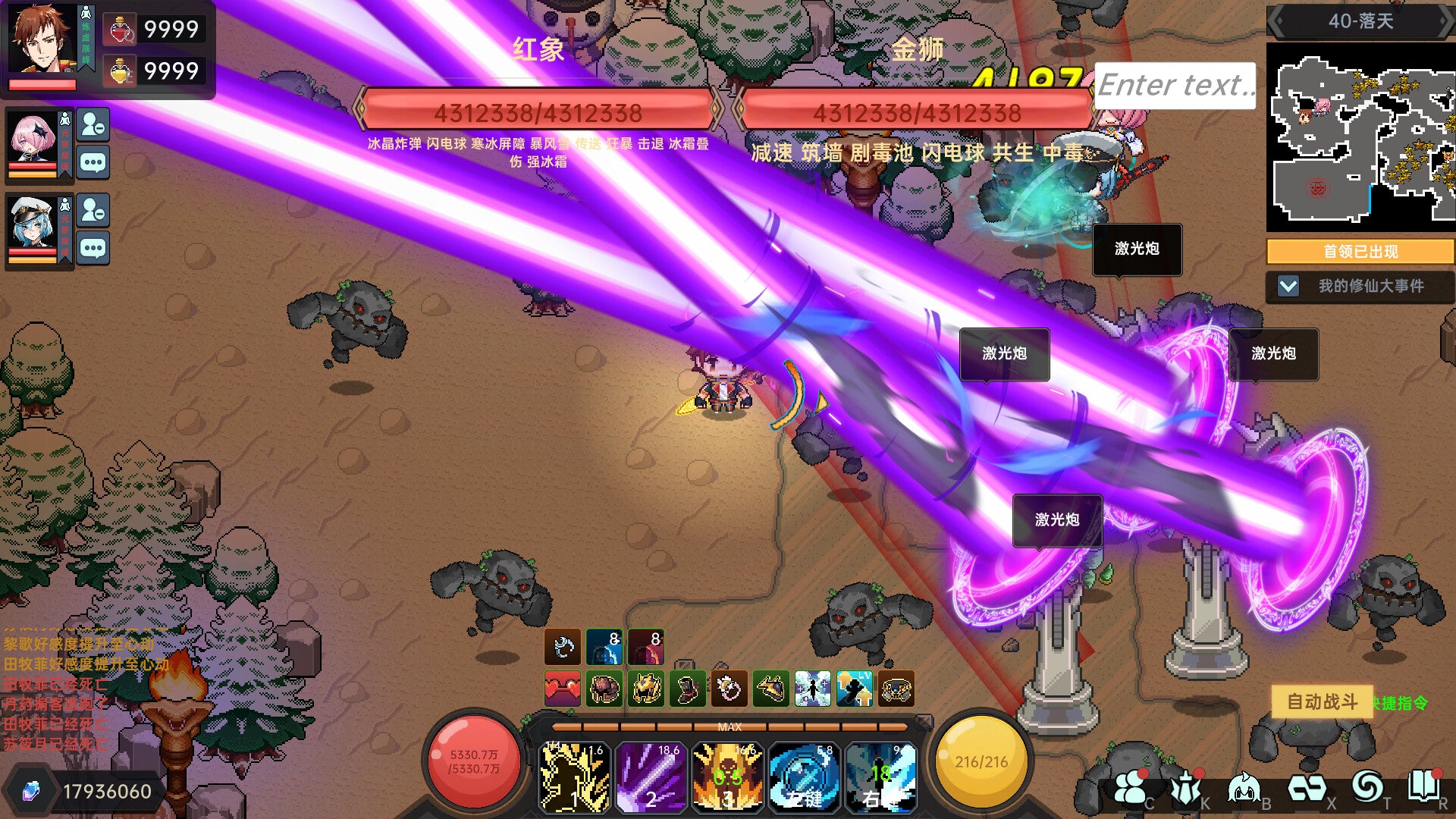Open the party members menu icon
The height and width of the screenshot is (819, 1456).
tap(1130, 789)
